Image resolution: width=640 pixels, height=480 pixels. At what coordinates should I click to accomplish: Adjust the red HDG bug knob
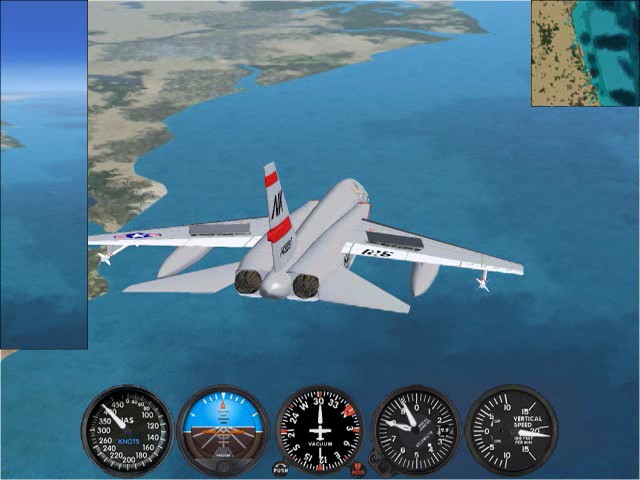[358, 467]
